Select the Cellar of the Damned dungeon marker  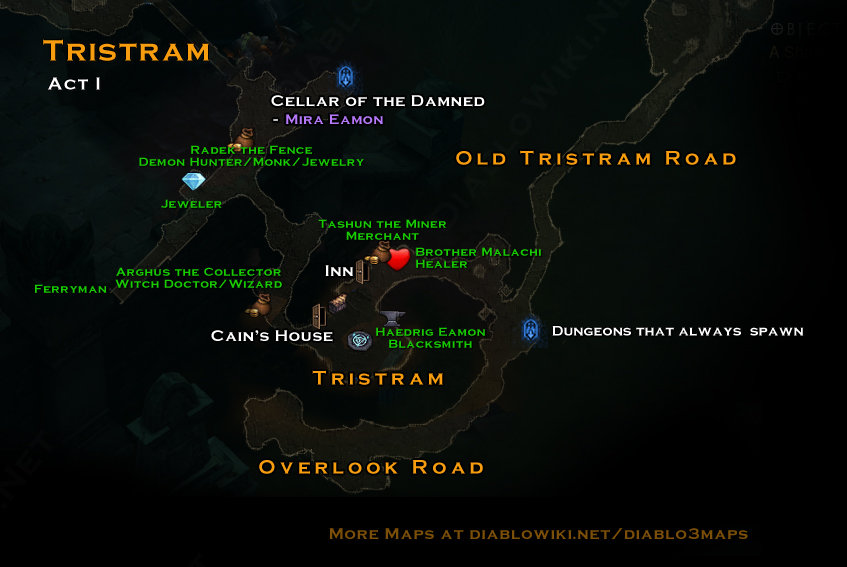(x=346, y=77)
